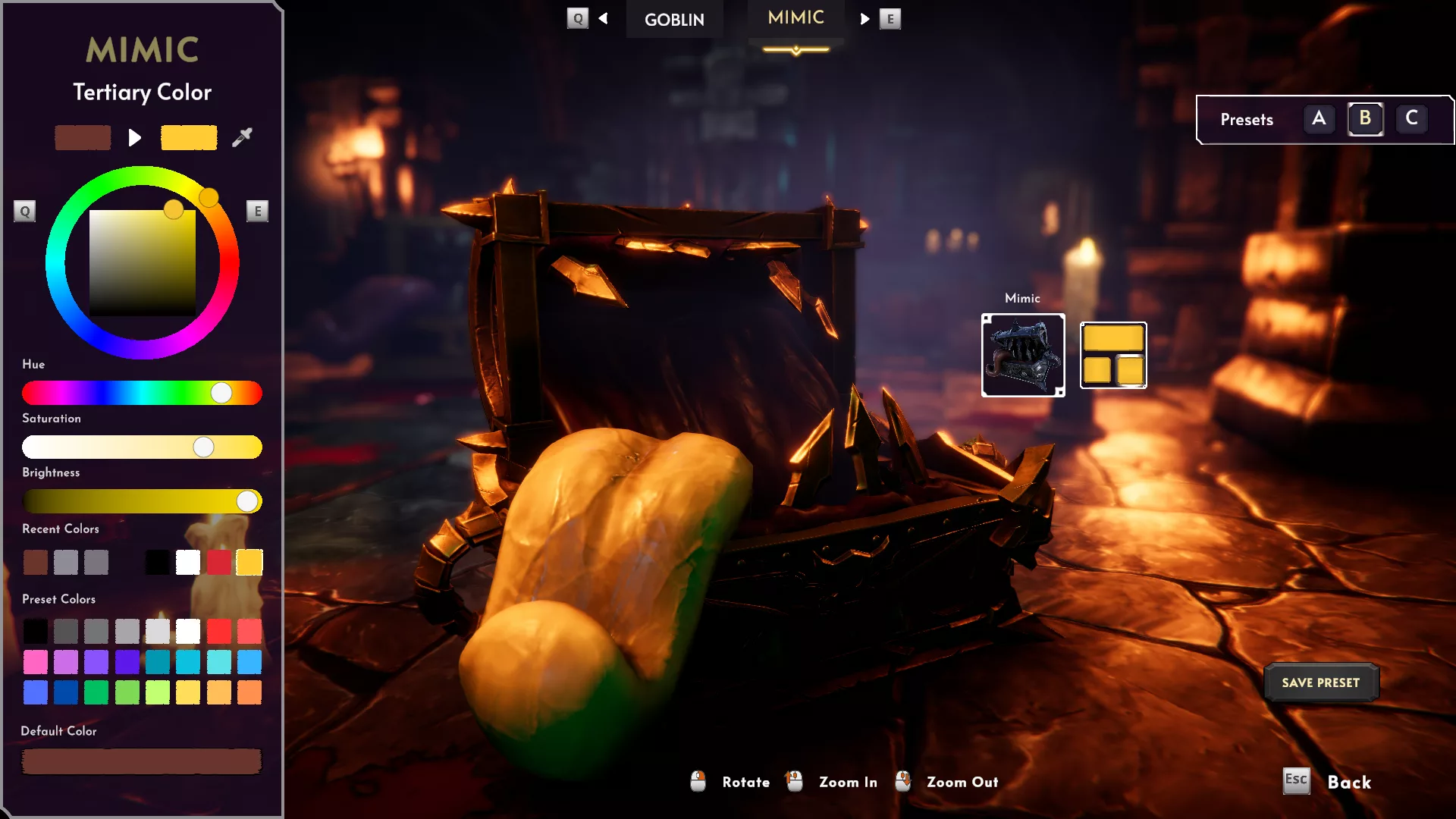Image resolution: width=1456 pixels, height=819 pixels.
Task: Choose preset A
Action: click(x=1319, y=118)
